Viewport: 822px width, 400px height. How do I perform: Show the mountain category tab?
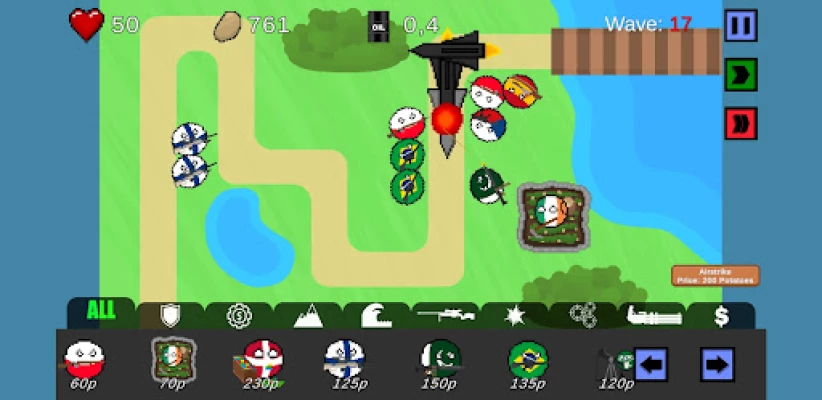(308, 317)
